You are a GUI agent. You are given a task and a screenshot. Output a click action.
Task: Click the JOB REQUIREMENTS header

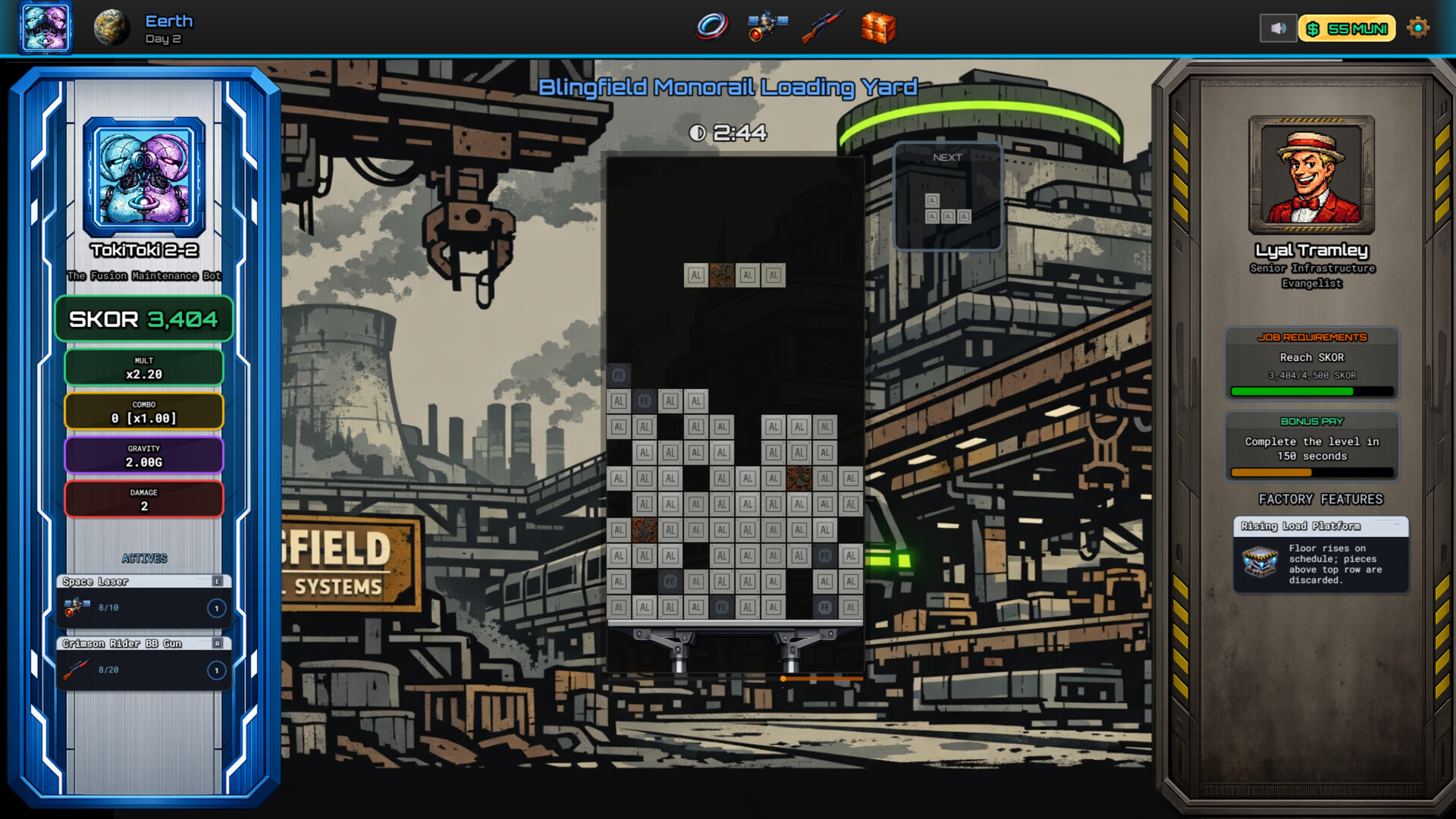pos(1311,337)
